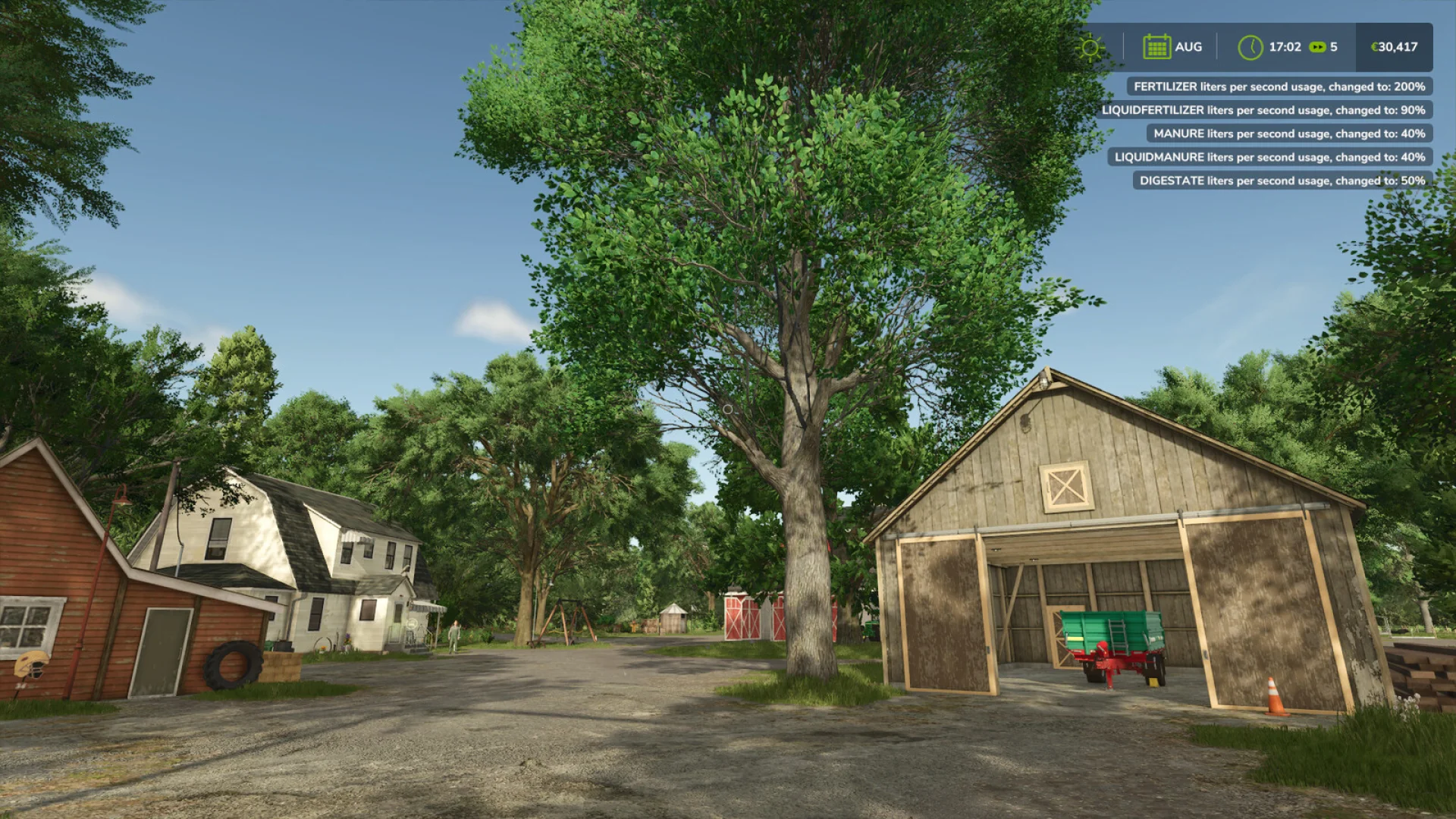Select the highlighted money panel section

coord(1395,47)
